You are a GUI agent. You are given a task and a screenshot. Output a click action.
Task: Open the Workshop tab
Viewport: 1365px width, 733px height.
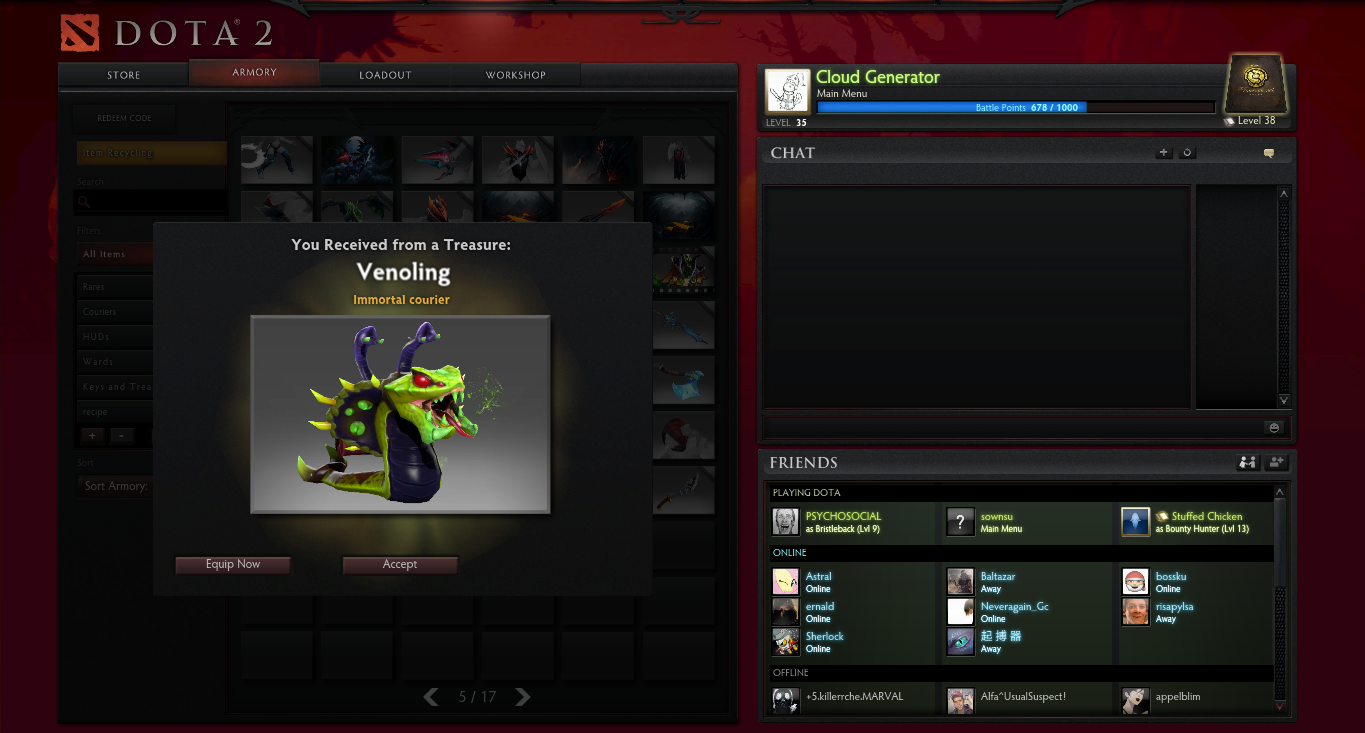pyautogui.click(x=515, y=74)
